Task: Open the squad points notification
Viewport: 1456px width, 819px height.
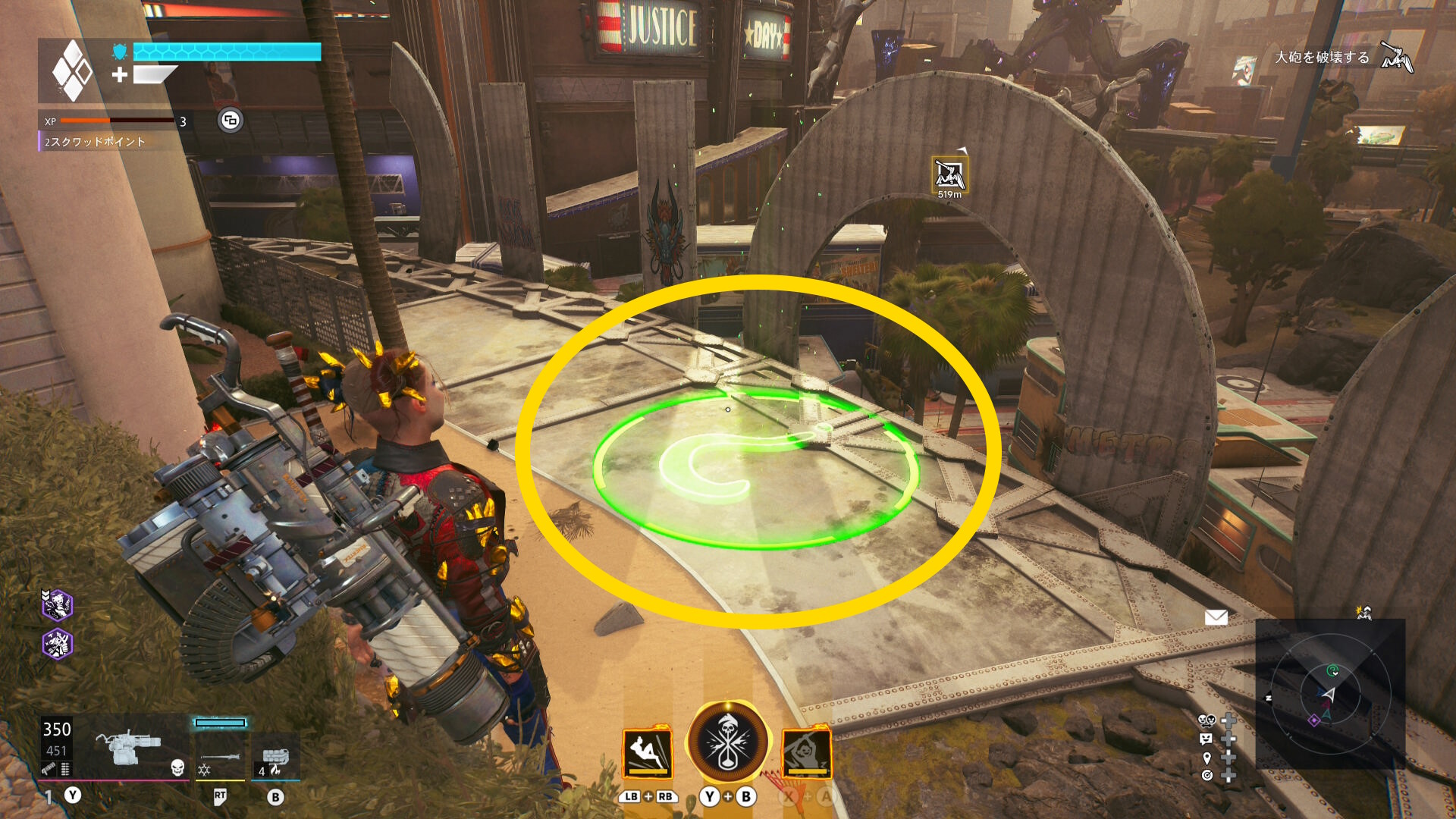Action: click(x=95, y=142)
